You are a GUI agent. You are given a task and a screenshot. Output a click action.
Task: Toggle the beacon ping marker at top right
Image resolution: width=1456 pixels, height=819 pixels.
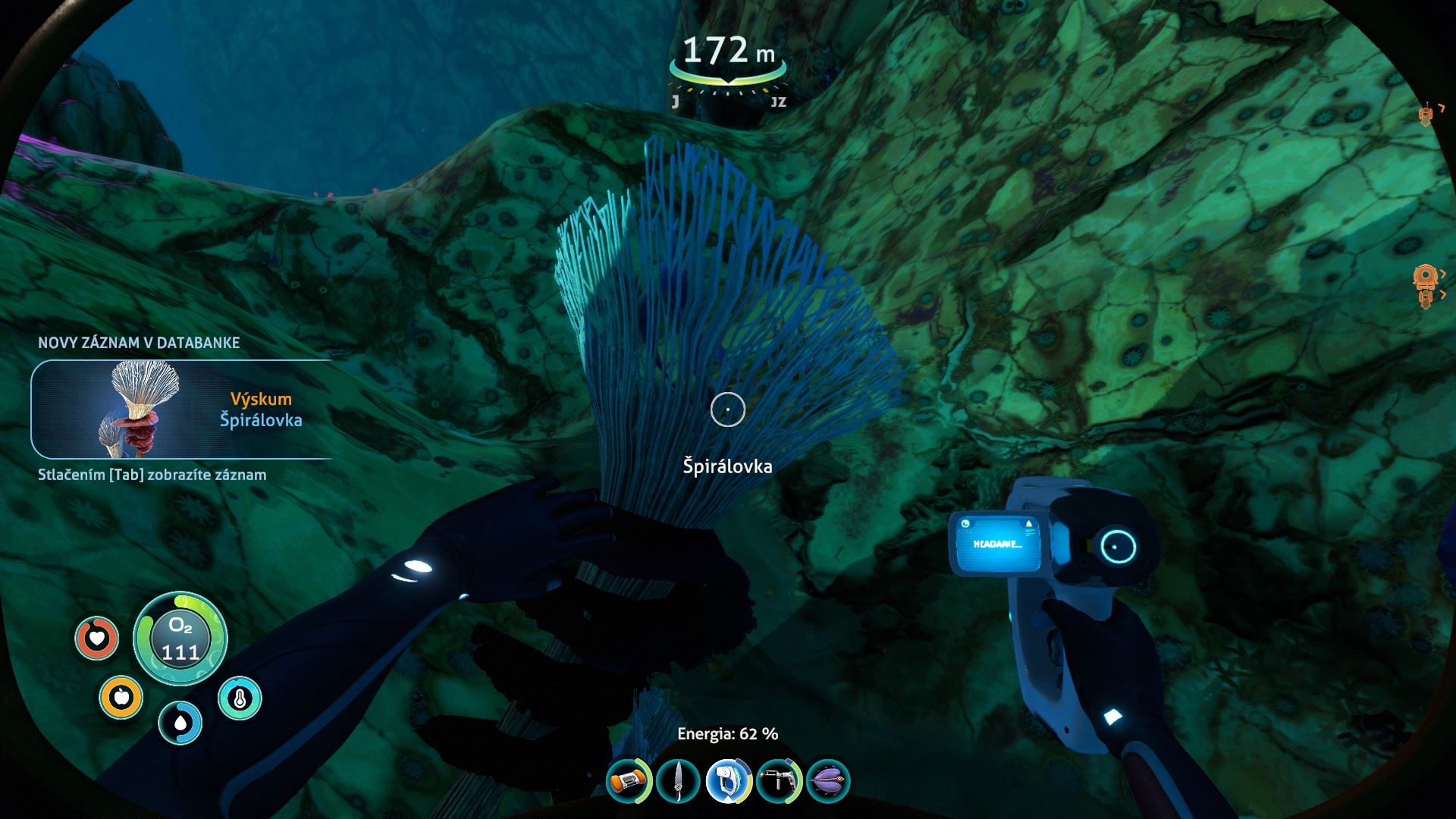[x=1425, y=114]
